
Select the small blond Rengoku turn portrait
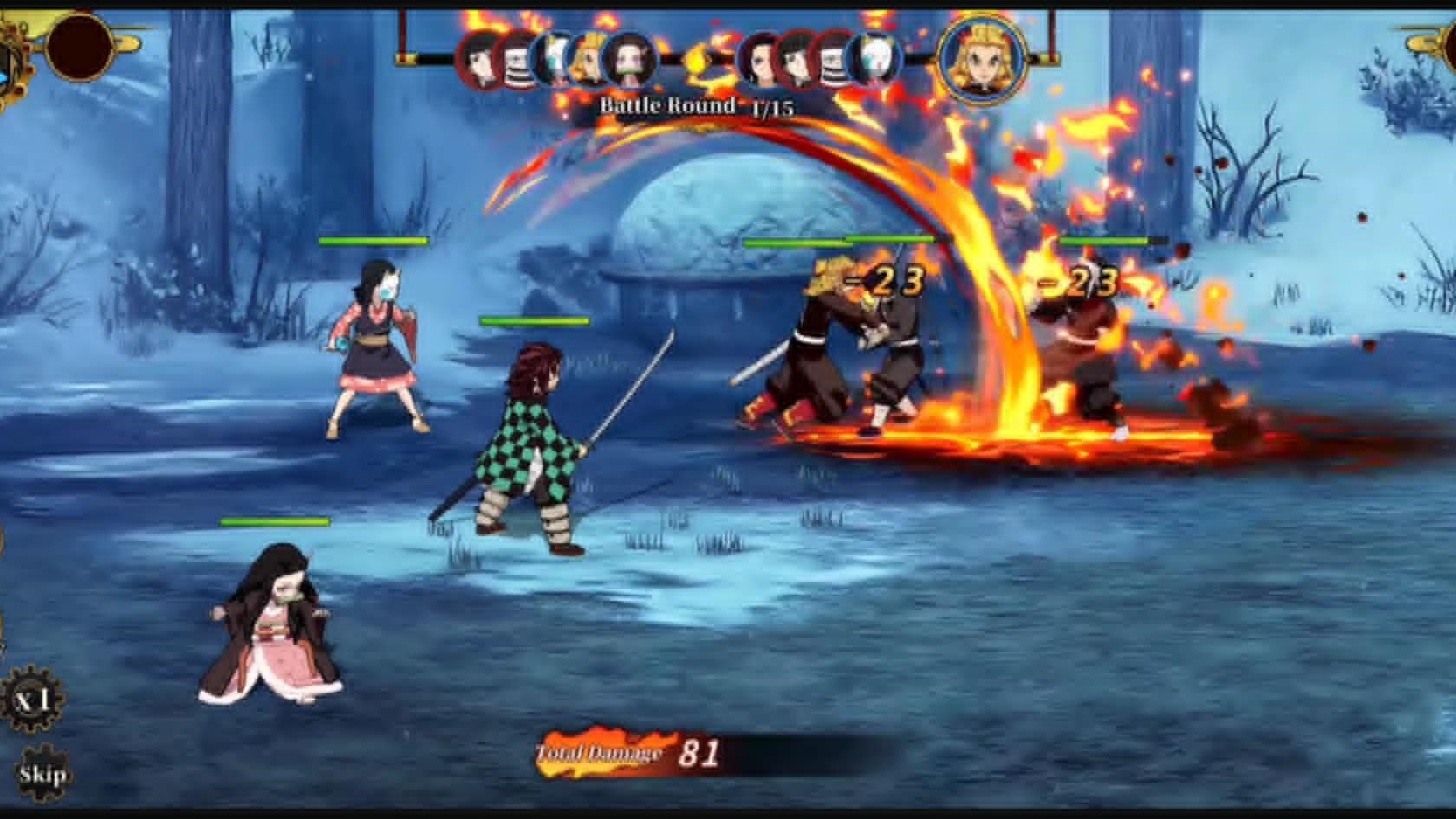[x=591, y=61]
